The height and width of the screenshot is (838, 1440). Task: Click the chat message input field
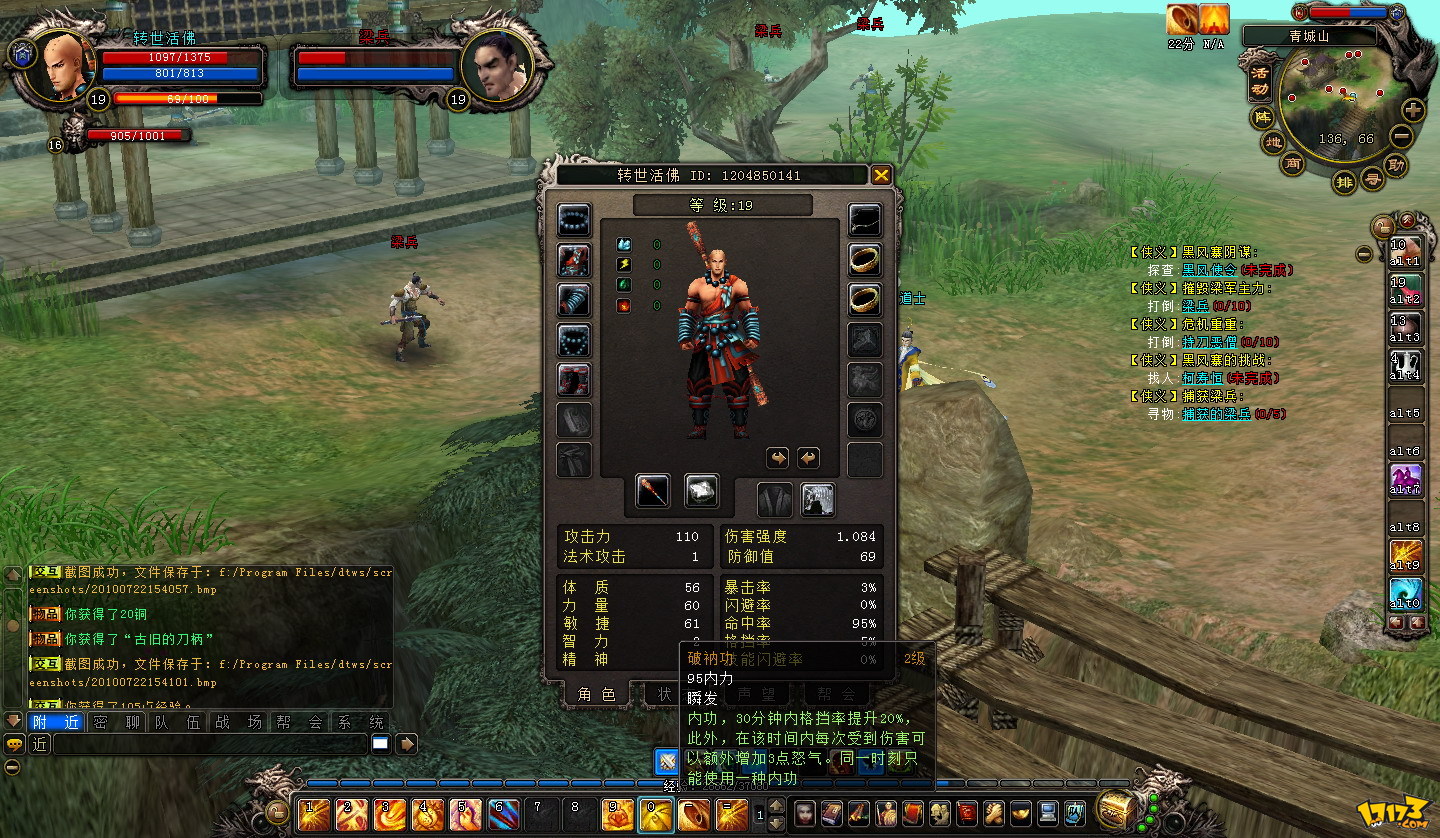point(210,744)
